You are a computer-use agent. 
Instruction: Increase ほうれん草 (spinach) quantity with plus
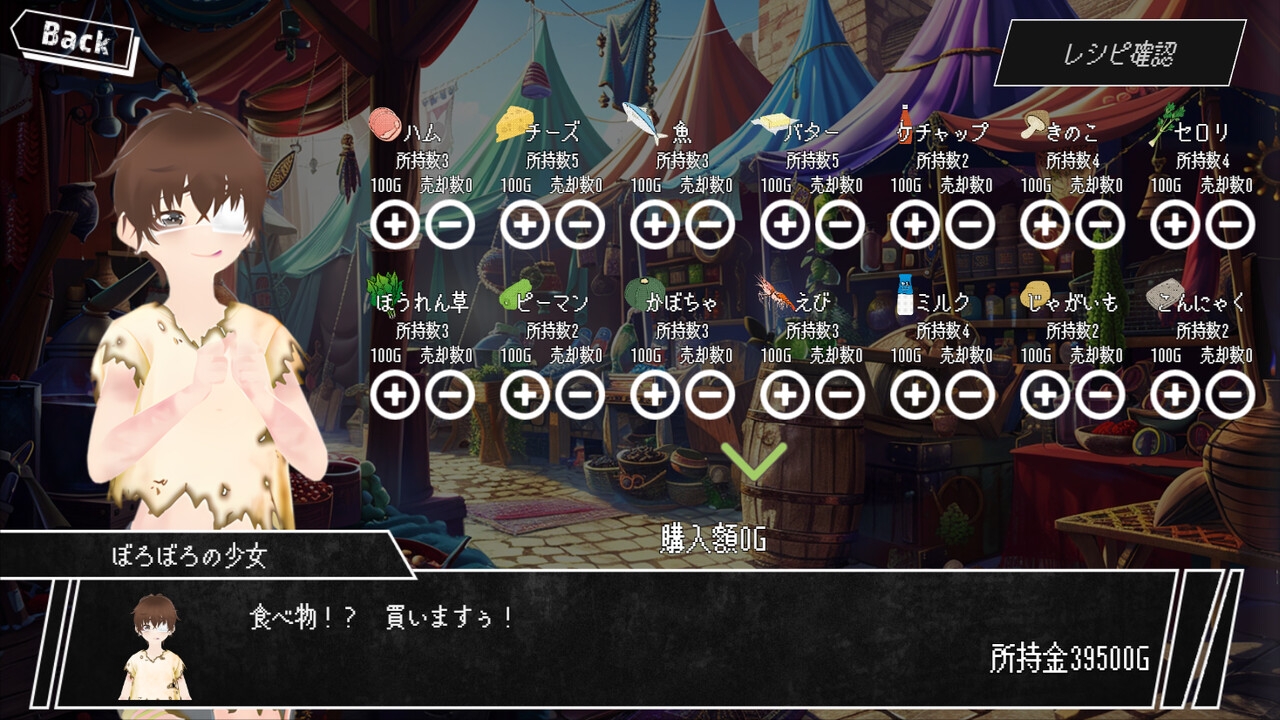pyautogui.click(x=395, y=395)
